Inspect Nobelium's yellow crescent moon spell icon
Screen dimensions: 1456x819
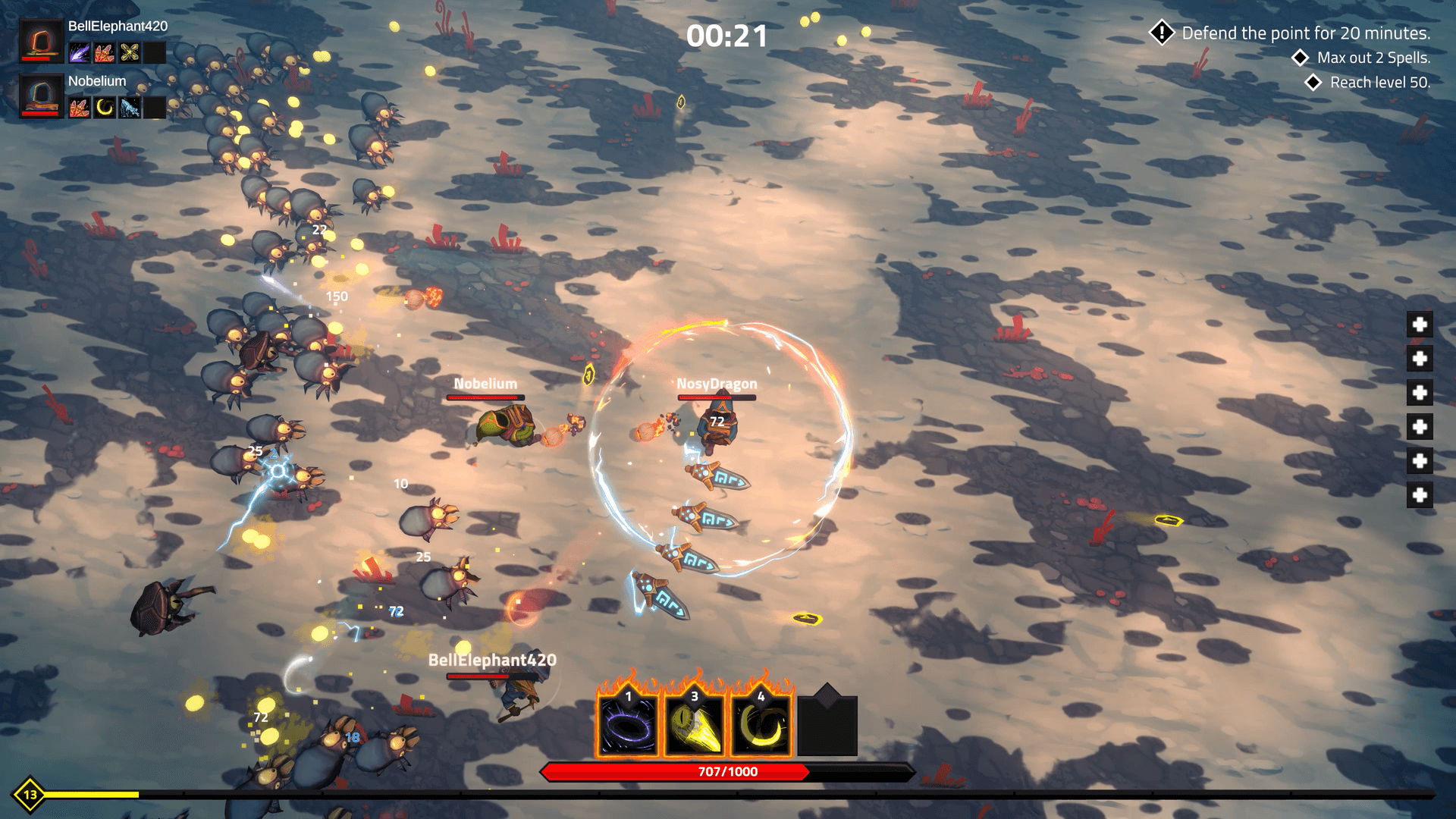click(x=105, y=108)
